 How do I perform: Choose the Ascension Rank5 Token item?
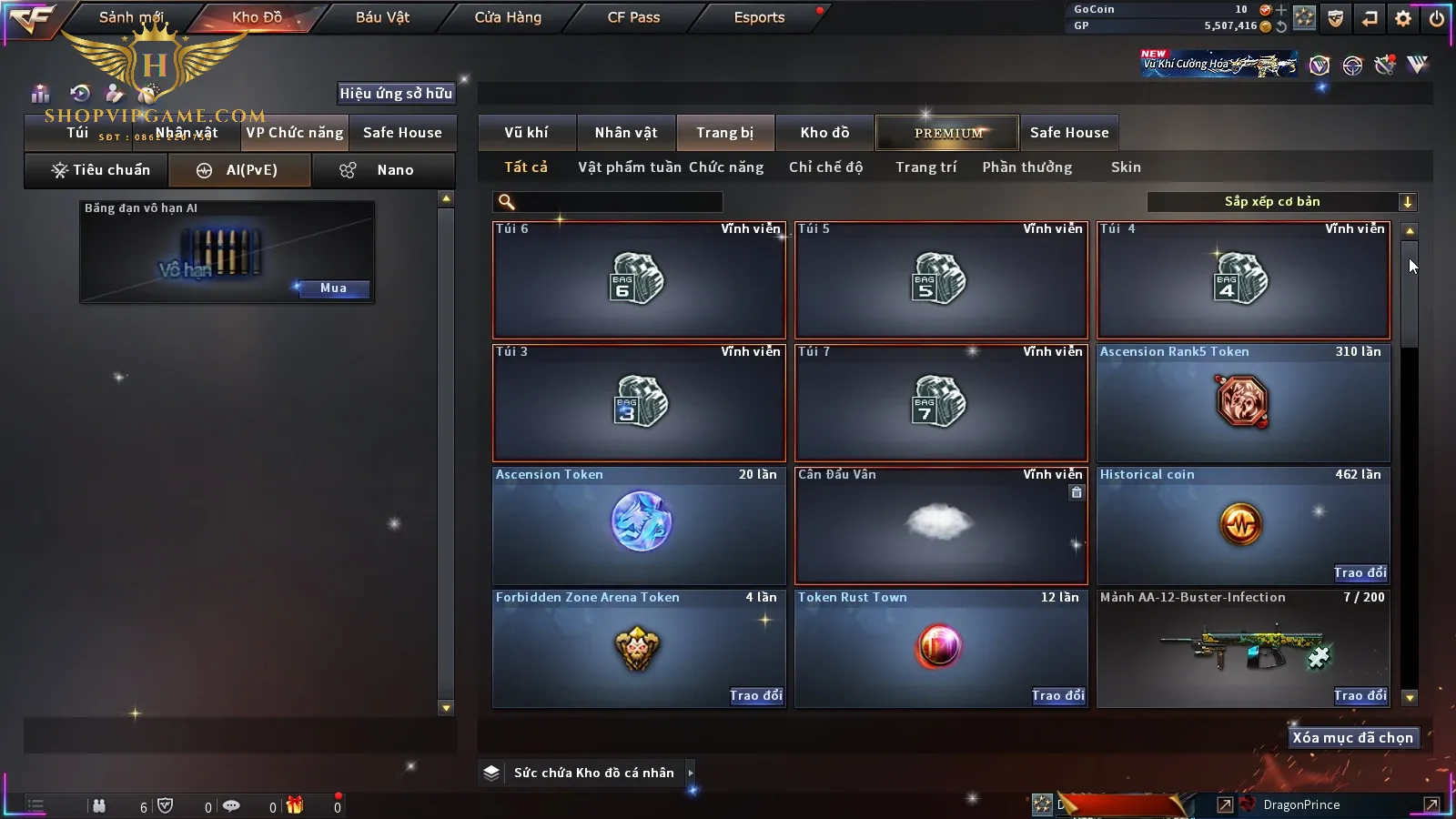pyautogui.click(x=1242, y=403)
